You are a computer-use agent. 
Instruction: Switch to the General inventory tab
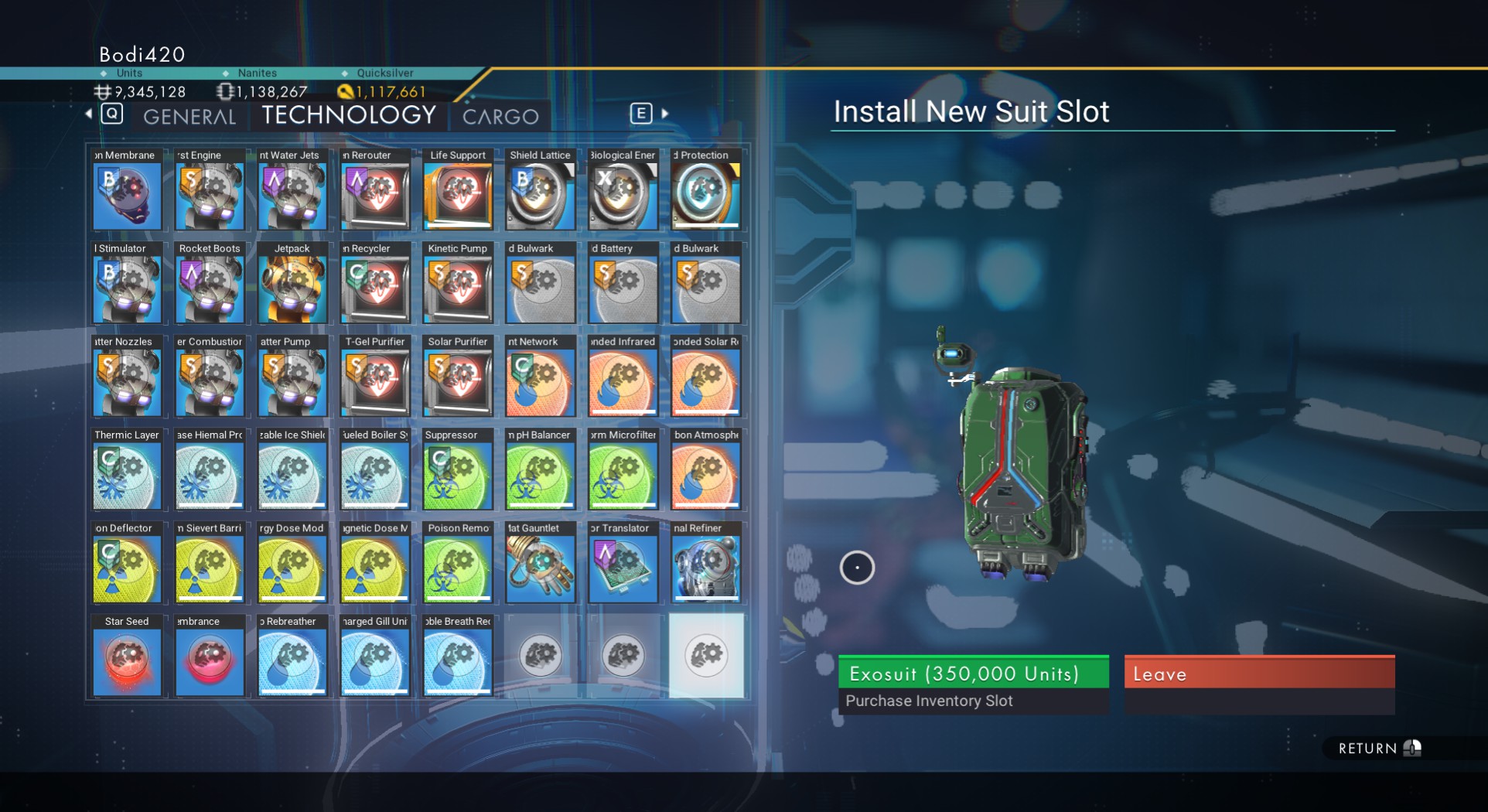tap(189, 117)
